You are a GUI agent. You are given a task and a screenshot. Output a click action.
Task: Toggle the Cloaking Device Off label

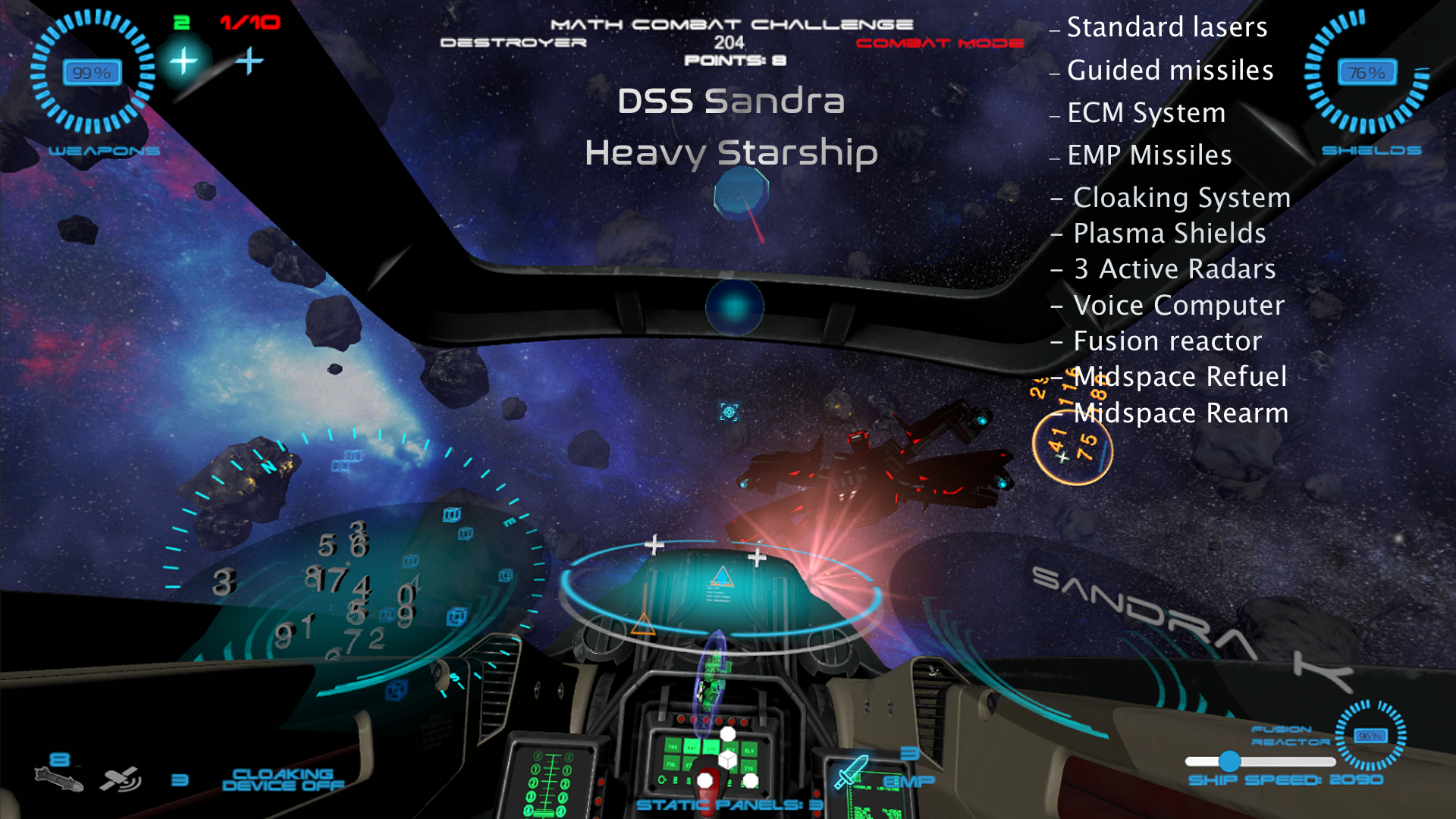(282, 780)
